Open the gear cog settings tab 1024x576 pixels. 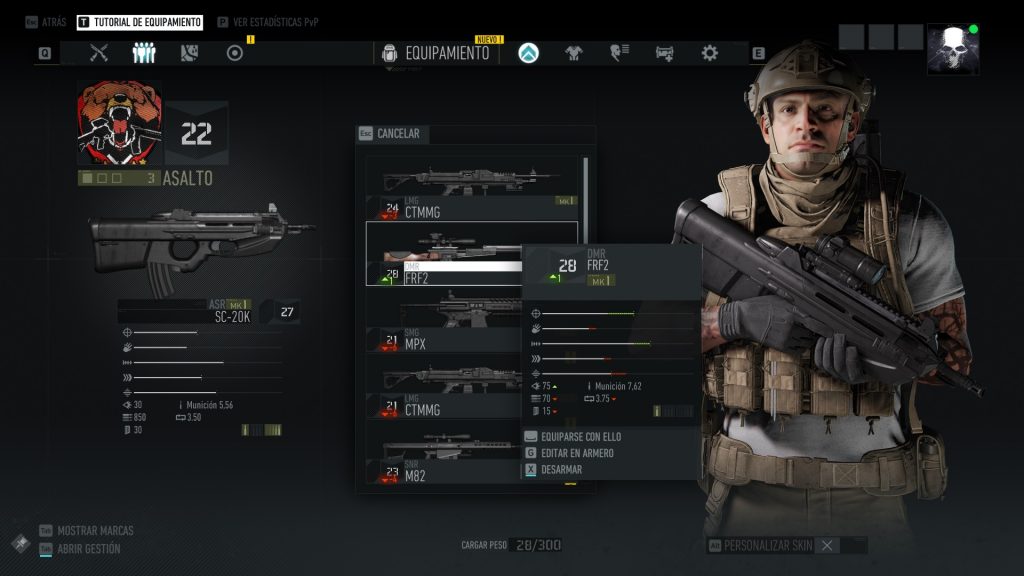click(x=709, y=53)
